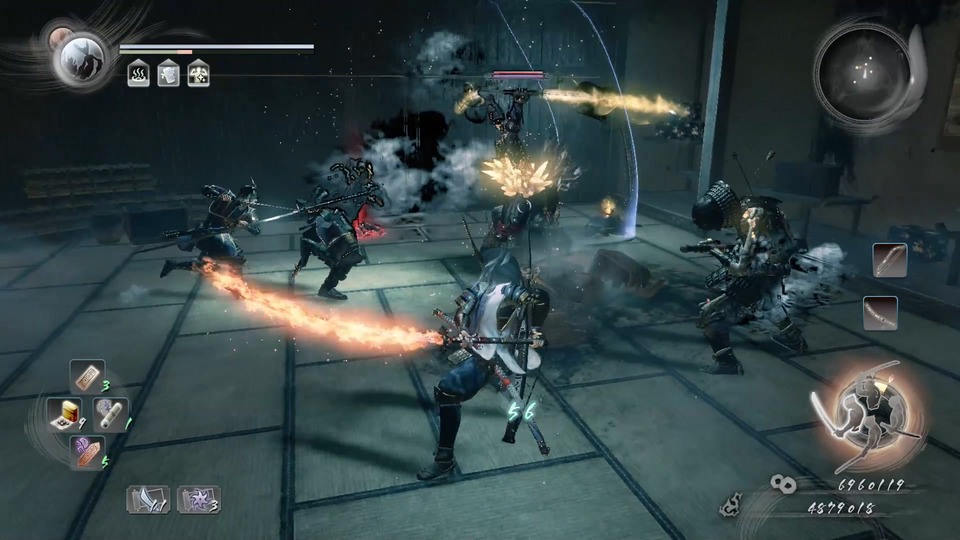Use the scroll item with count 1

(108, 414)
